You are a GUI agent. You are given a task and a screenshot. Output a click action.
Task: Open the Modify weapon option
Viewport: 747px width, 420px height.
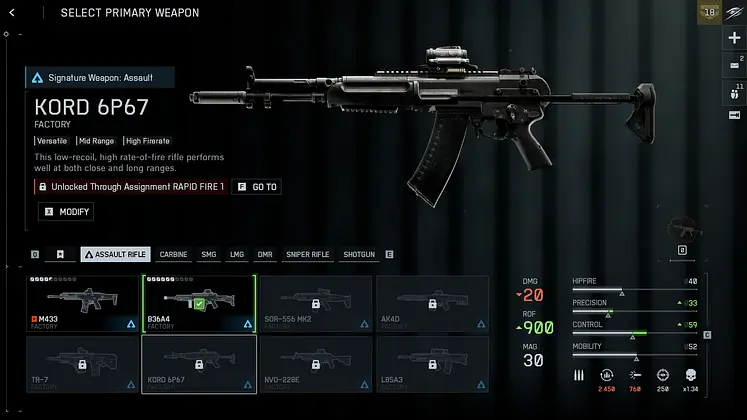[66, 212]
